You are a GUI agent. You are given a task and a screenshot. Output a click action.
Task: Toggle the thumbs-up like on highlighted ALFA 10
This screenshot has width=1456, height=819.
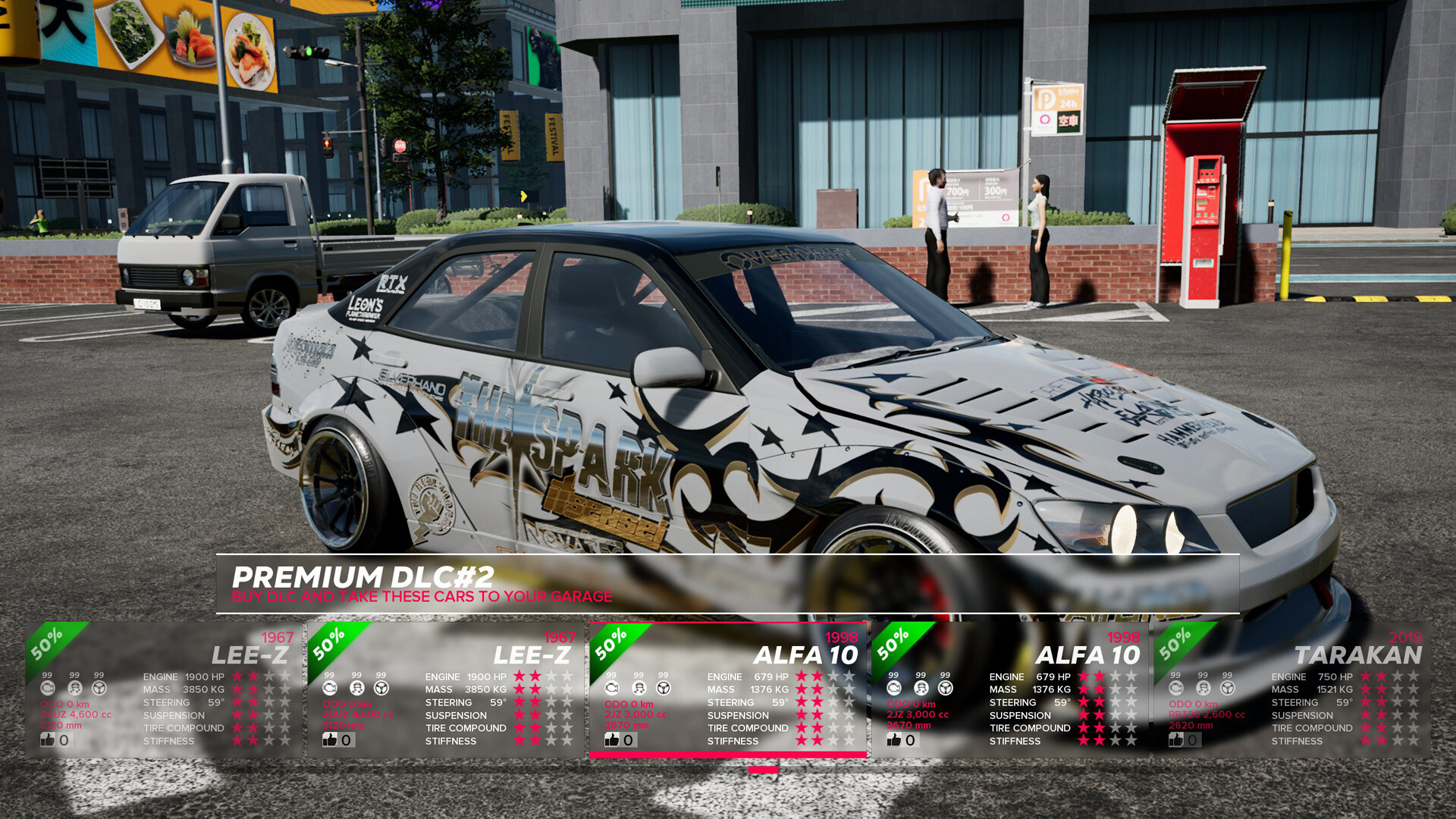point(612,740)
